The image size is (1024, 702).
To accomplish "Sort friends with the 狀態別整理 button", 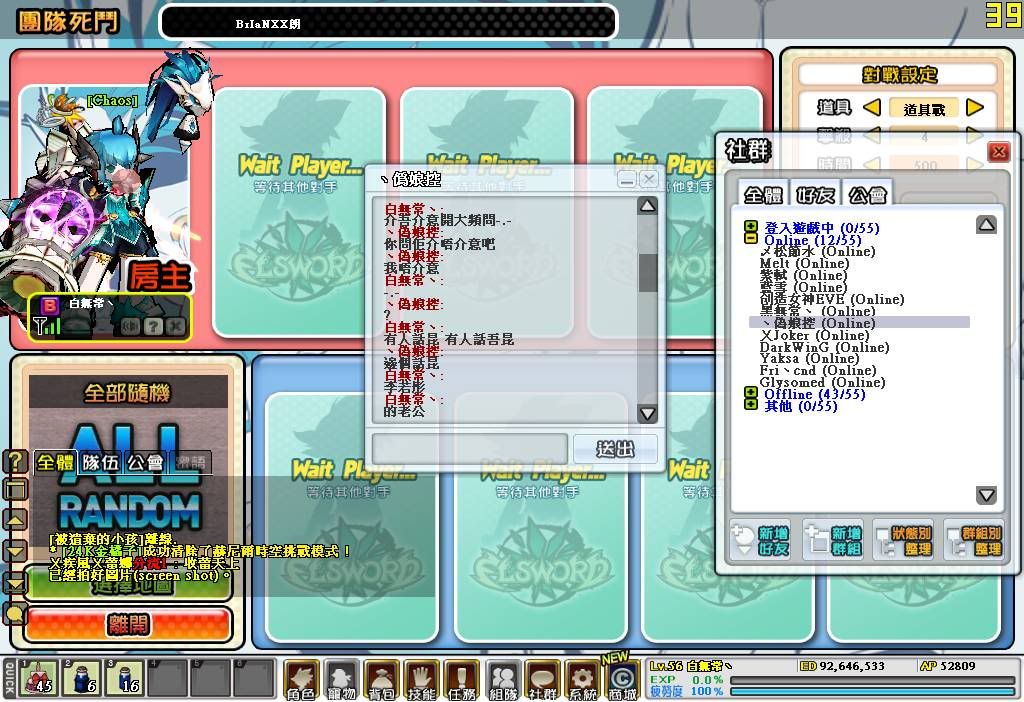I will pos(904,541).
